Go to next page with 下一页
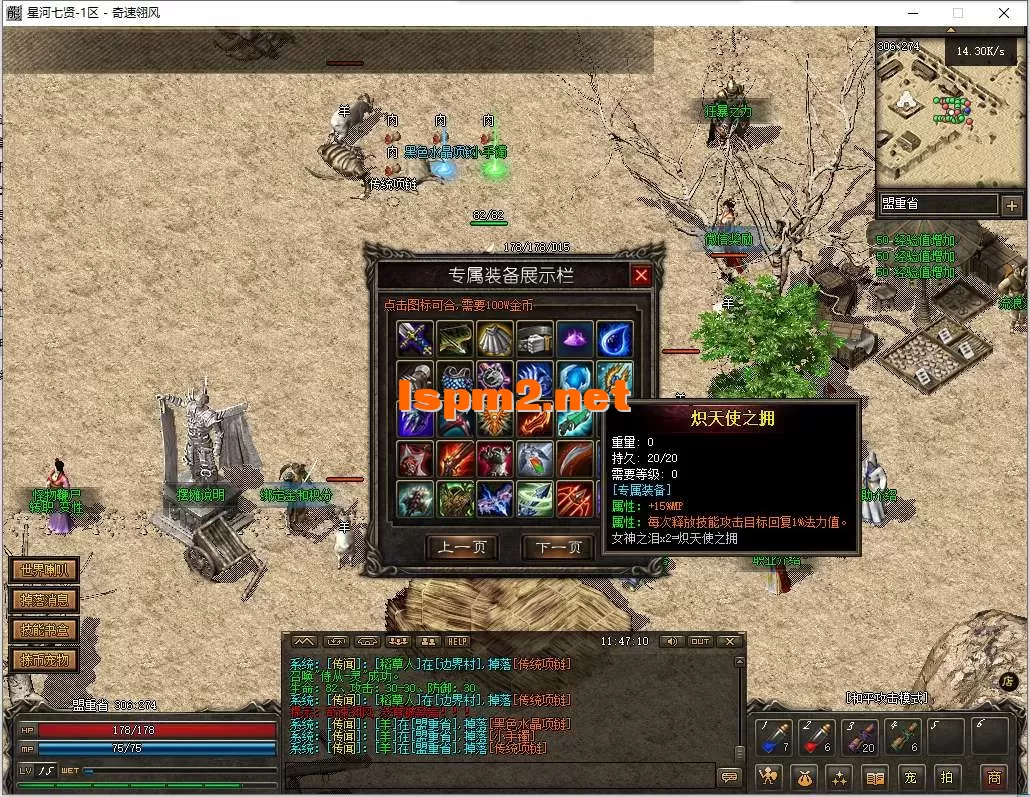 pyautogui.click(x=558, y=547)
